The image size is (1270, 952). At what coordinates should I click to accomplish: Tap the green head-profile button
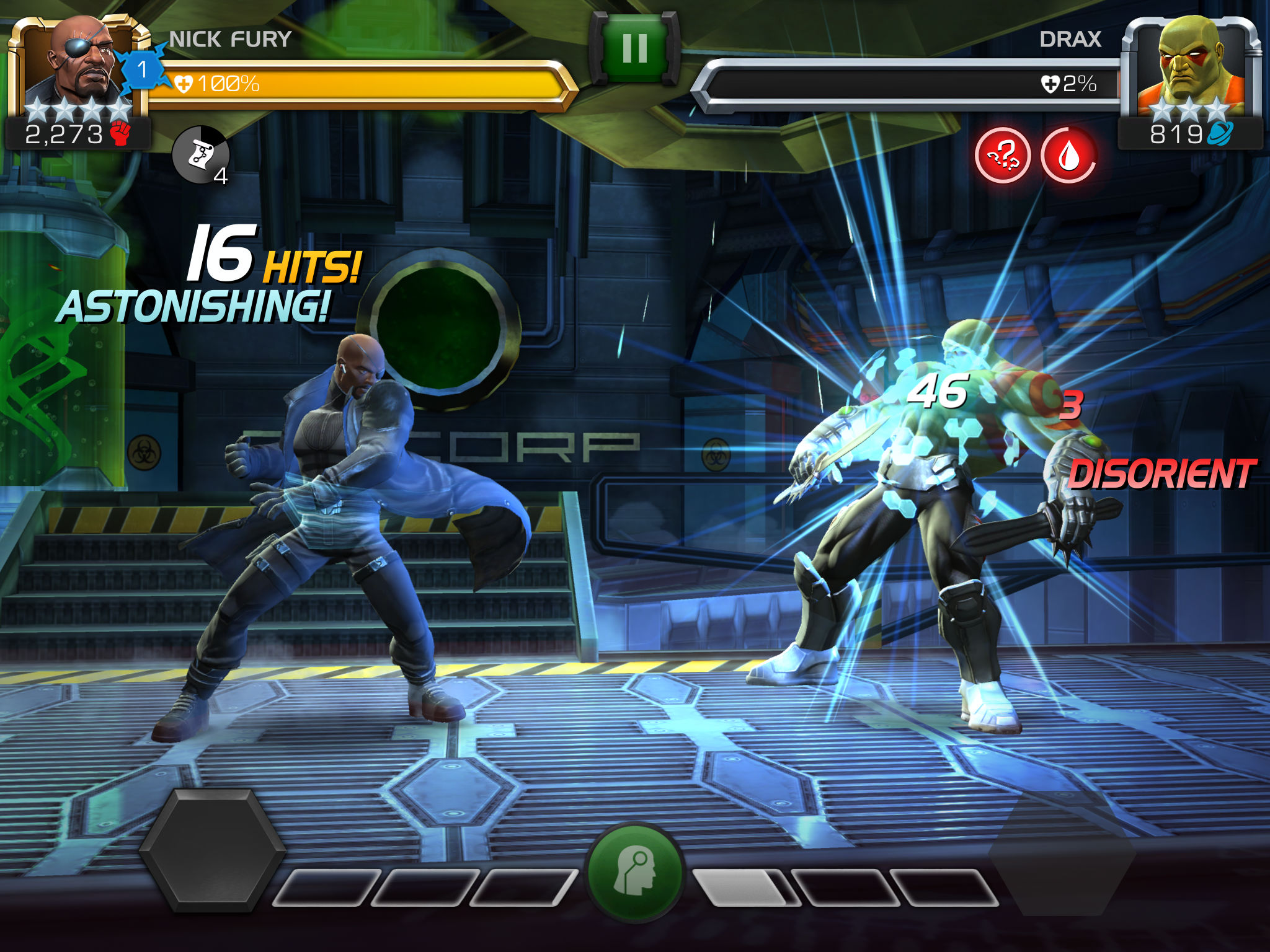click(x=635, y=871)
